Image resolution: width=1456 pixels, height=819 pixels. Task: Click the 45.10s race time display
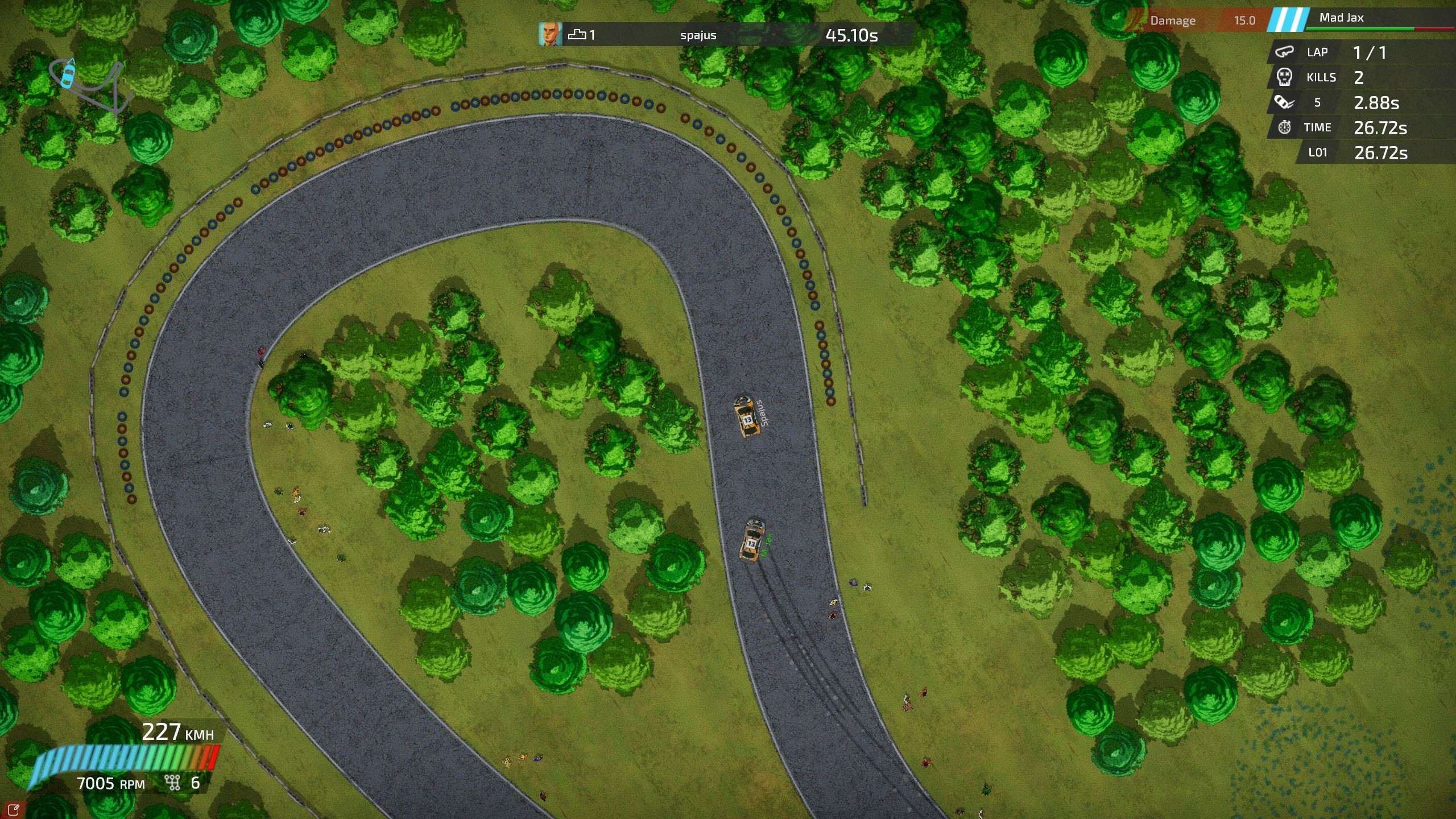pyautogui.click(x=851, y=35)
